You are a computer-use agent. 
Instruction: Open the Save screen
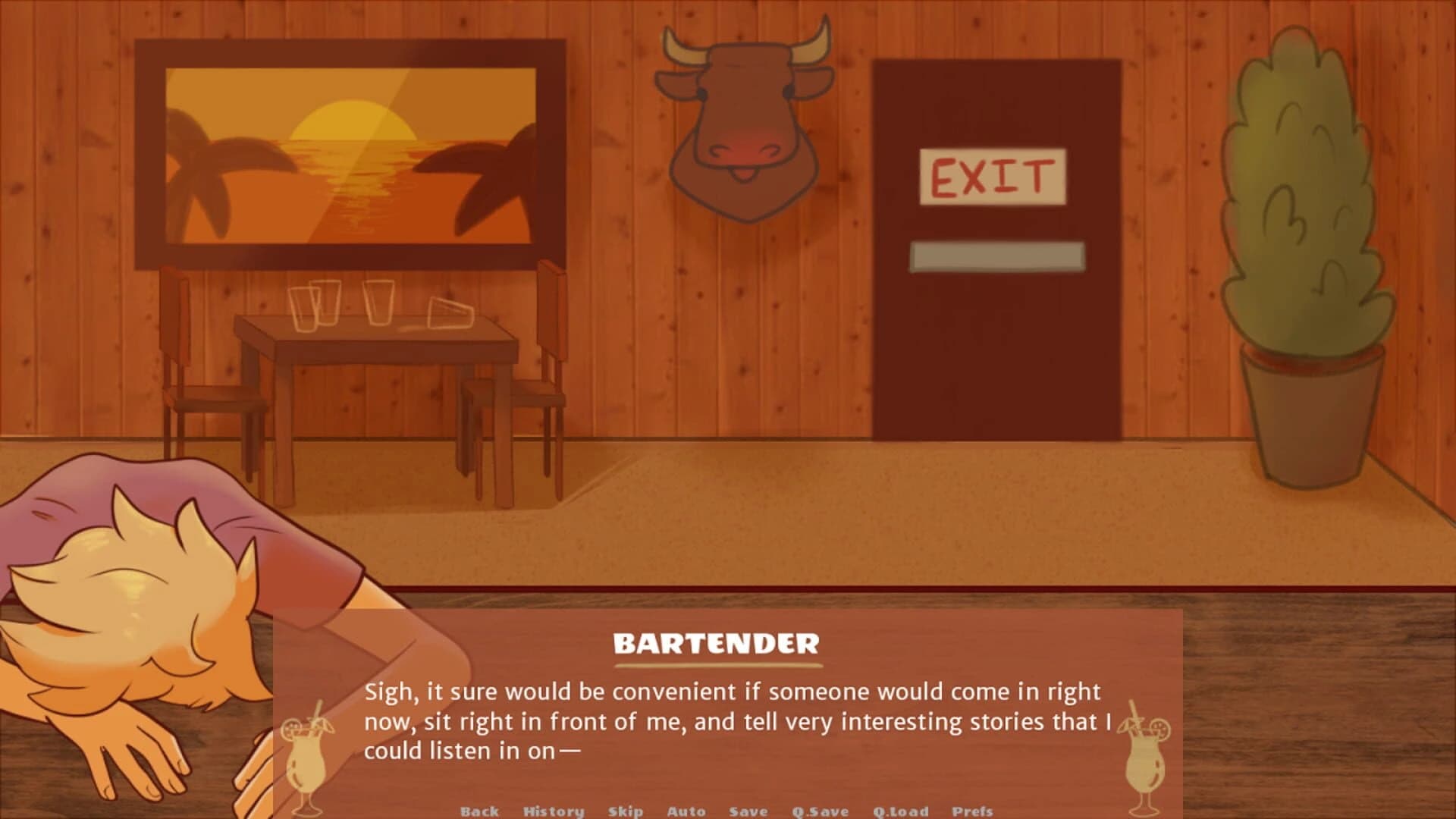pos(747,811)
